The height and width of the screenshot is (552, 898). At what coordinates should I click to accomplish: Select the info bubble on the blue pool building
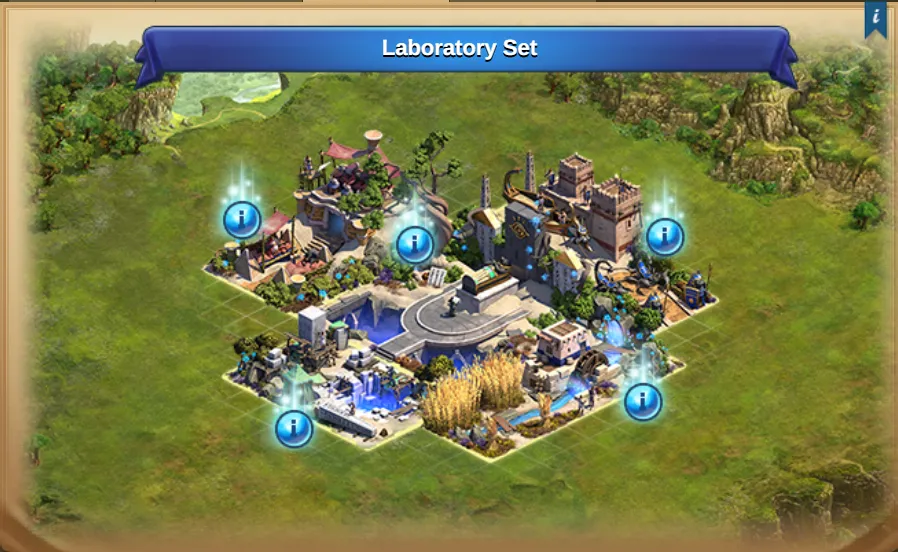294,428
